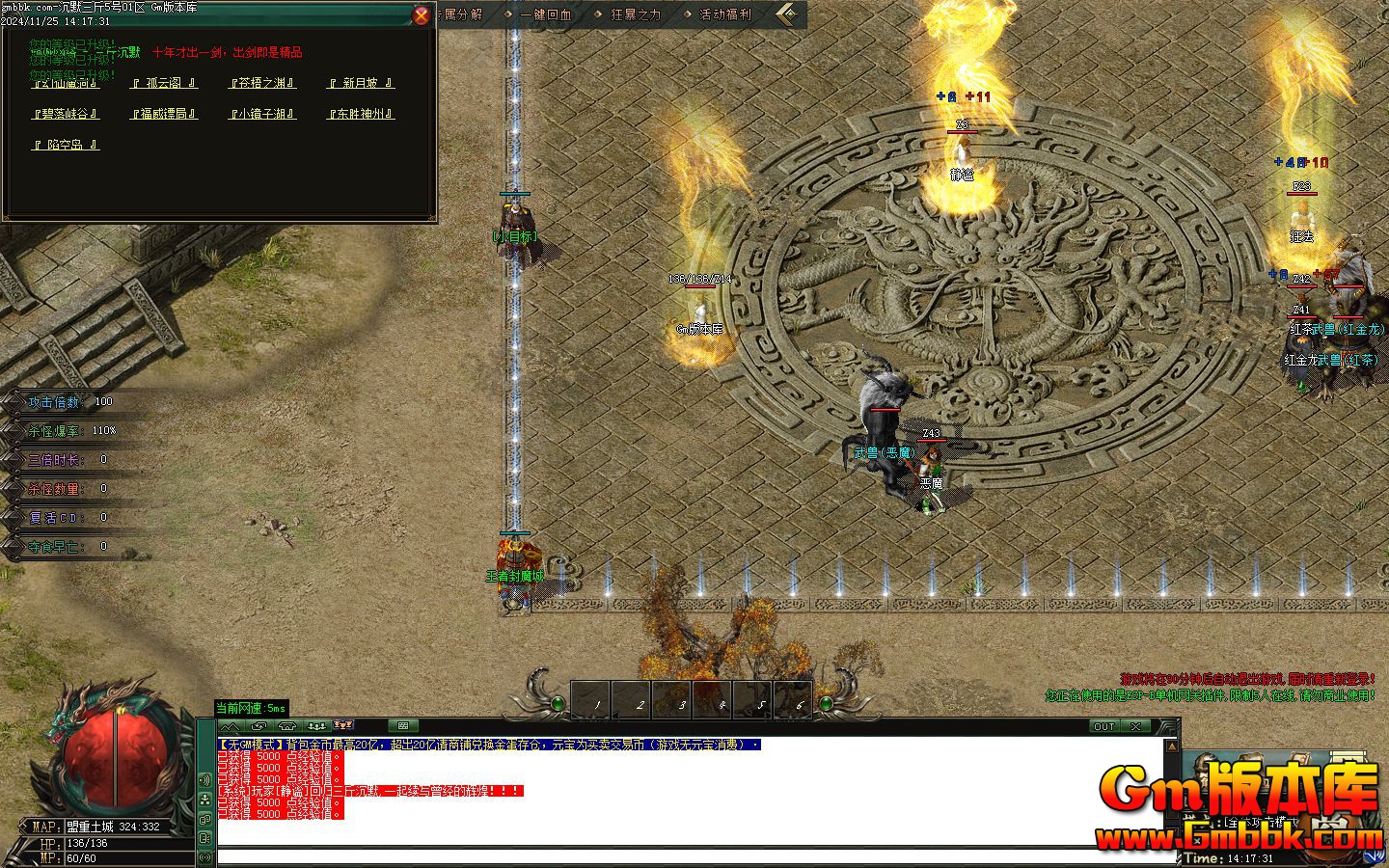The height and width of the screenshot is (868, 1389).
Task: Open the trade house icon above chat
Action: [x=286, y=725]
